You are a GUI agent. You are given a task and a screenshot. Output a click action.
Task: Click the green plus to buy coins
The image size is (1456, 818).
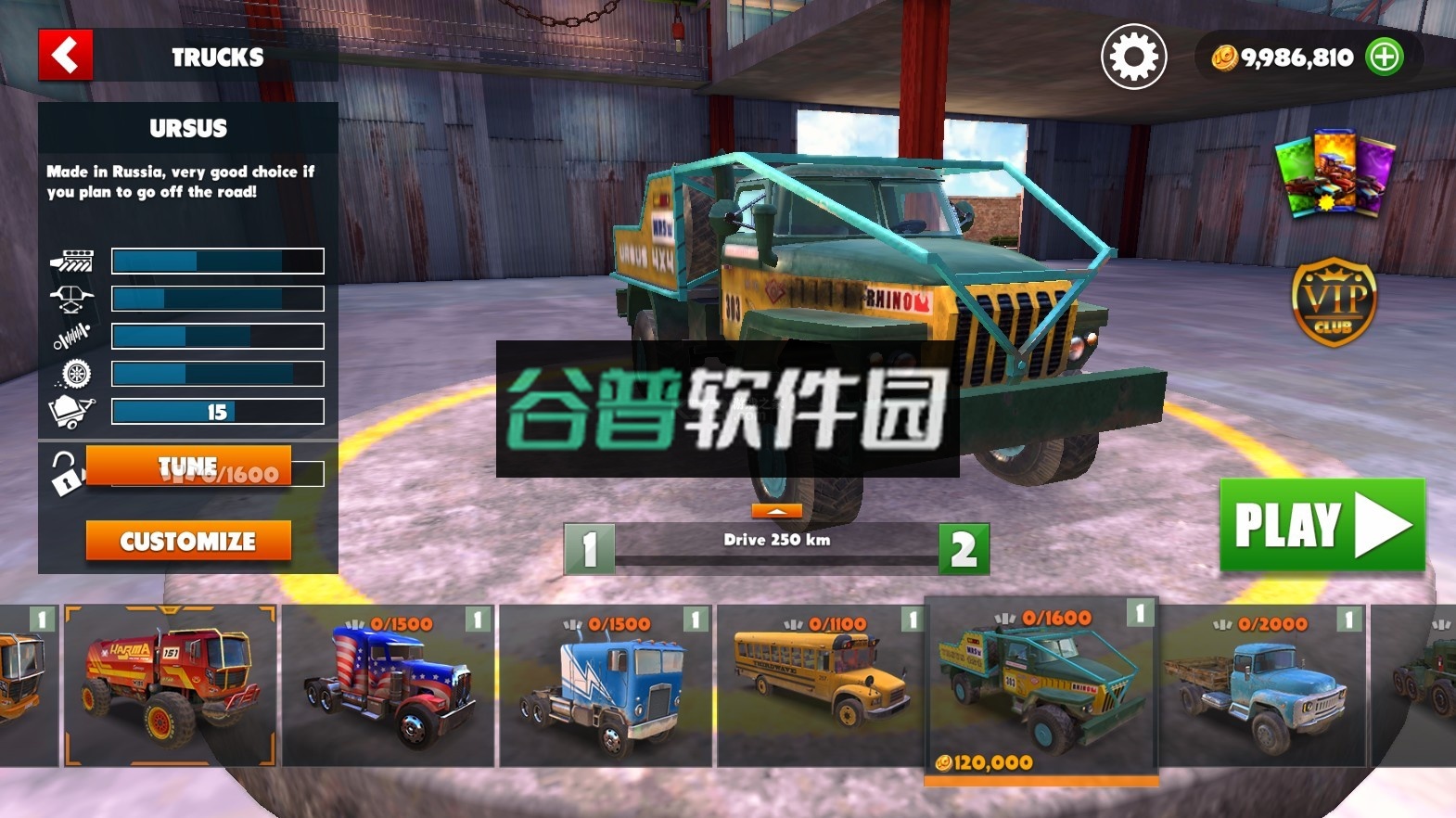pyautogui.click(x=1386, y=57)
